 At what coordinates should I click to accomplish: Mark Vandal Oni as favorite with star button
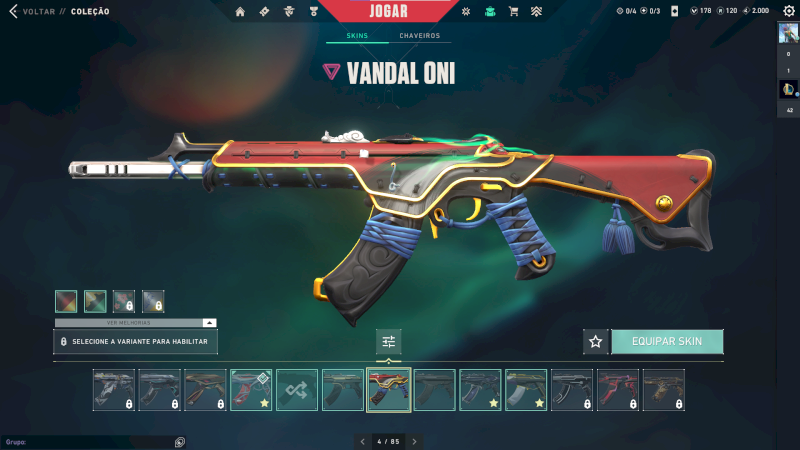click(x=596, y=341)
